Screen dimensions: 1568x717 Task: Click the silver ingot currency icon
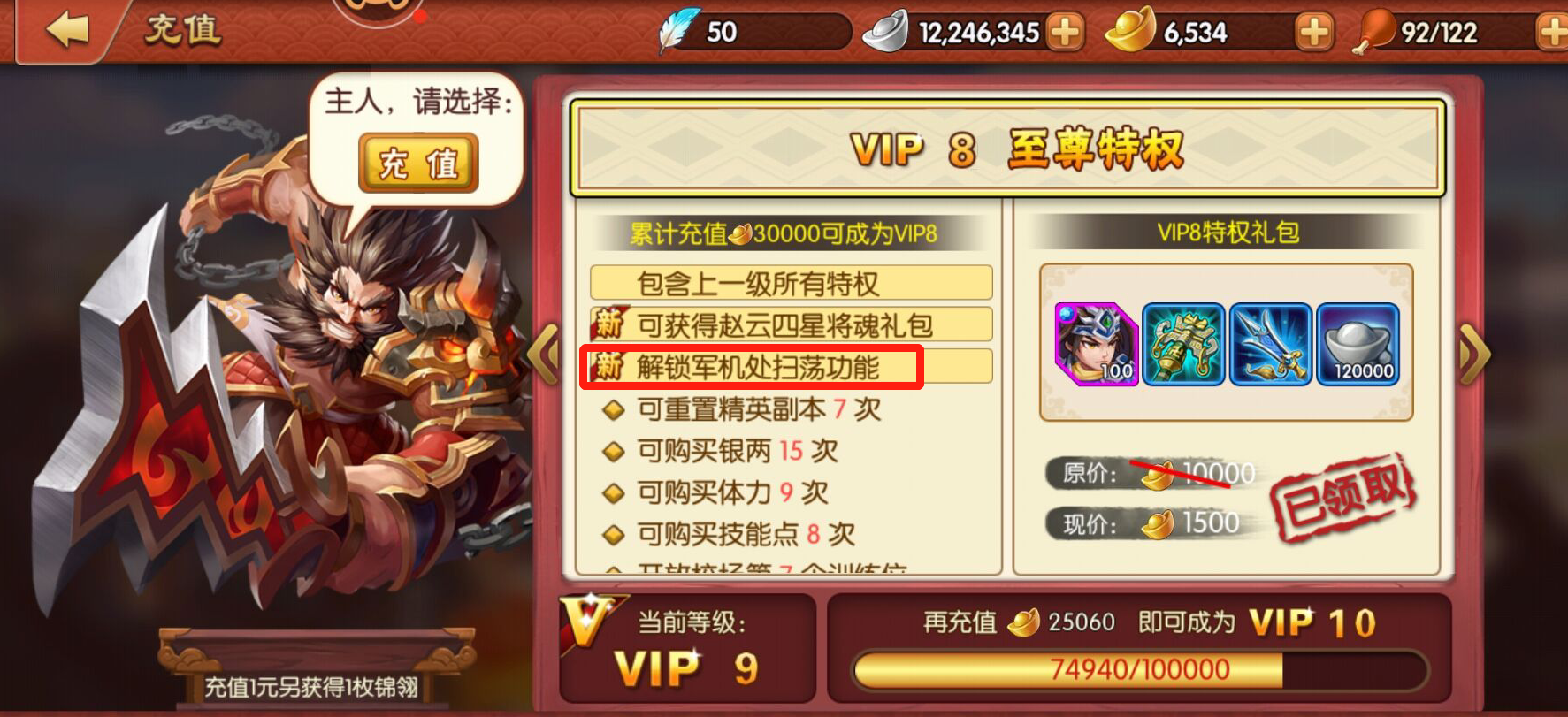(x=882, y=32)
